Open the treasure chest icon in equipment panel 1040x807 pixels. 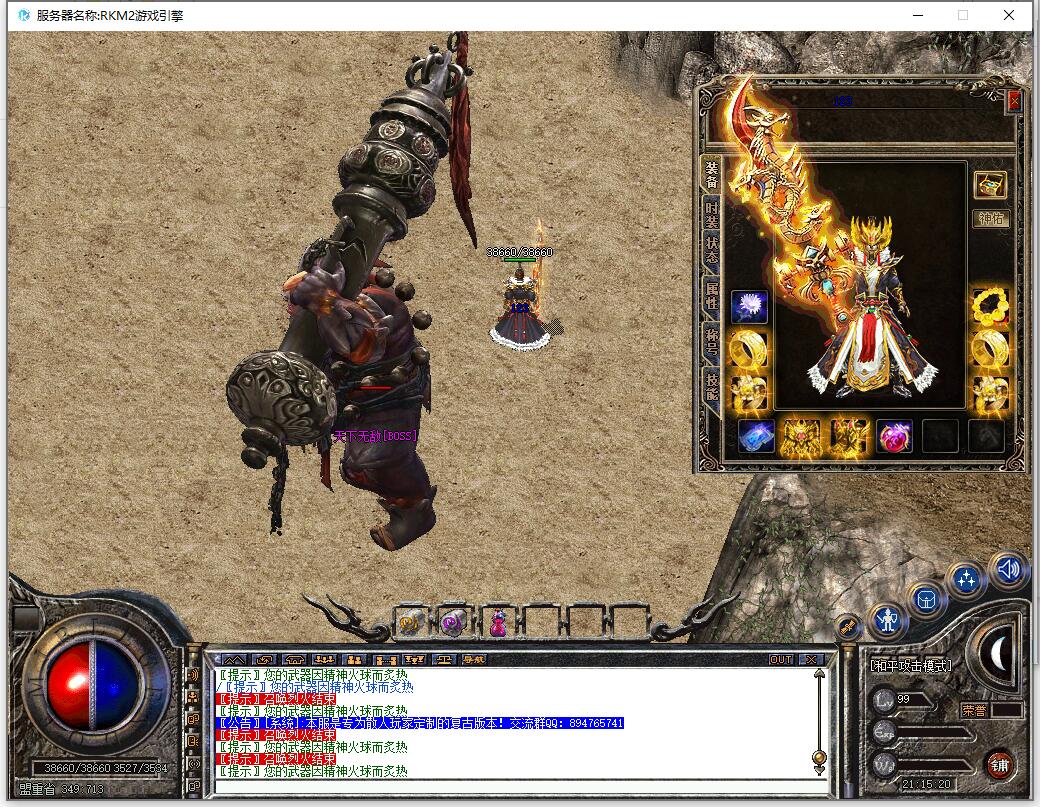(991, 185)
